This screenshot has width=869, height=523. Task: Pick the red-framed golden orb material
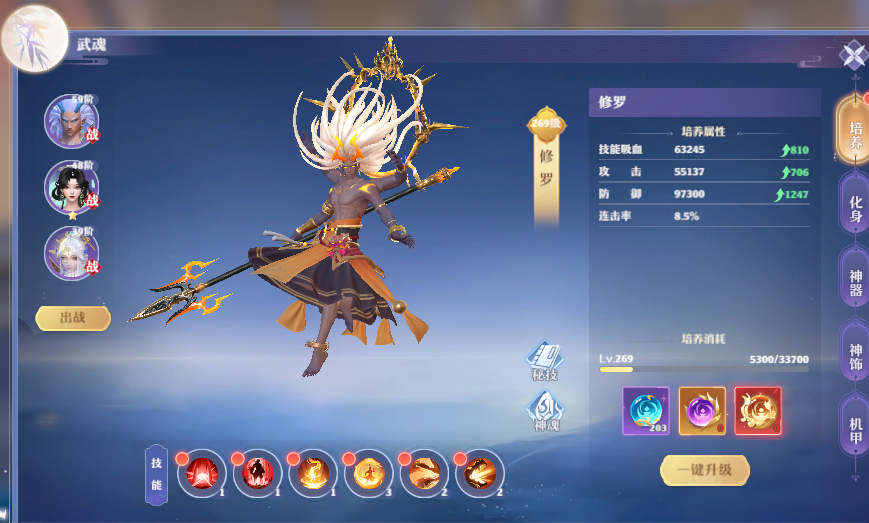757,410
